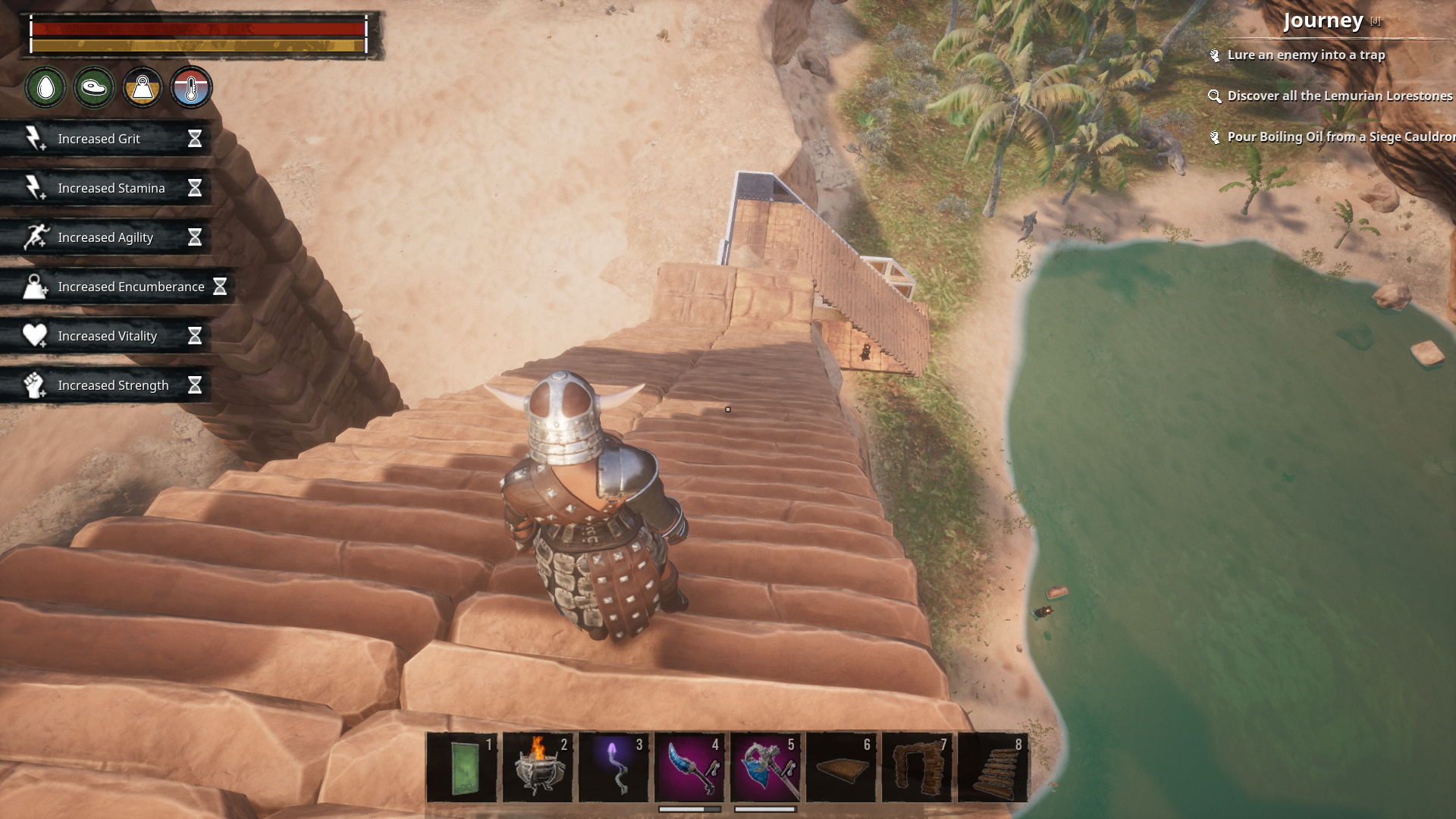Select the Boiling Oil Siege Cauldron objective
The width and height of the screenshot is (1456, 819).
tap(1339, 136)
